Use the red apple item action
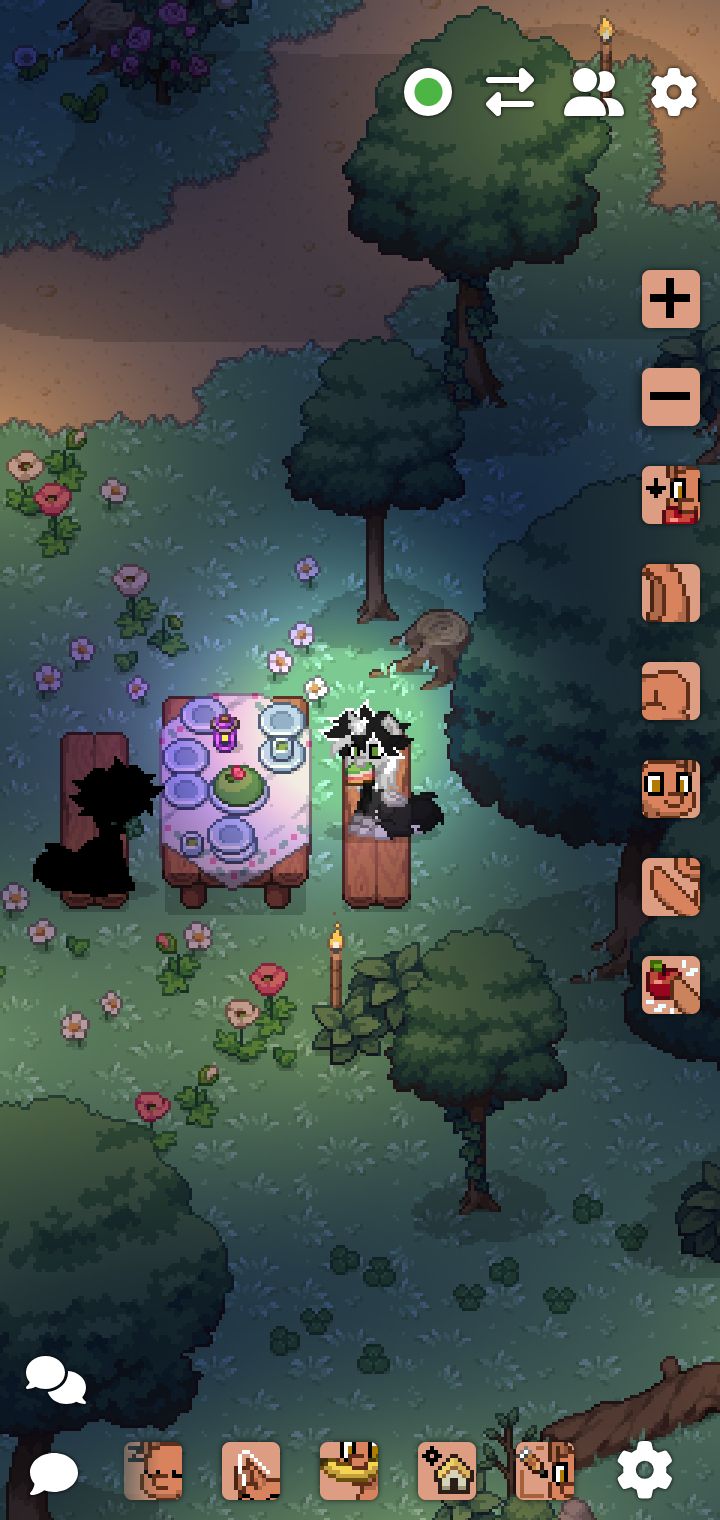The height and width of the screenshot is (1520, 720). click(670, 985)
